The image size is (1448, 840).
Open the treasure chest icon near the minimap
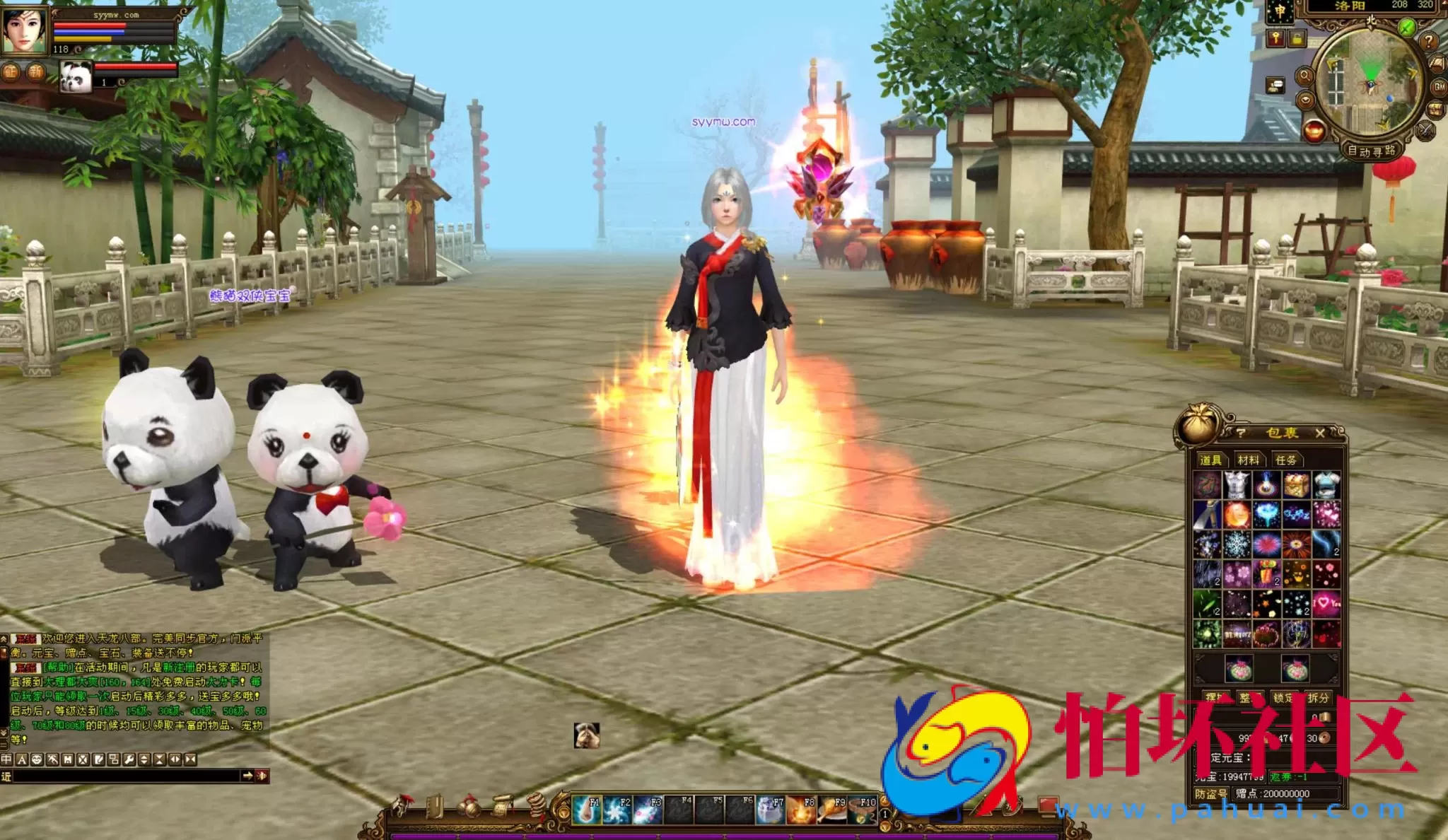point(1435,110)
